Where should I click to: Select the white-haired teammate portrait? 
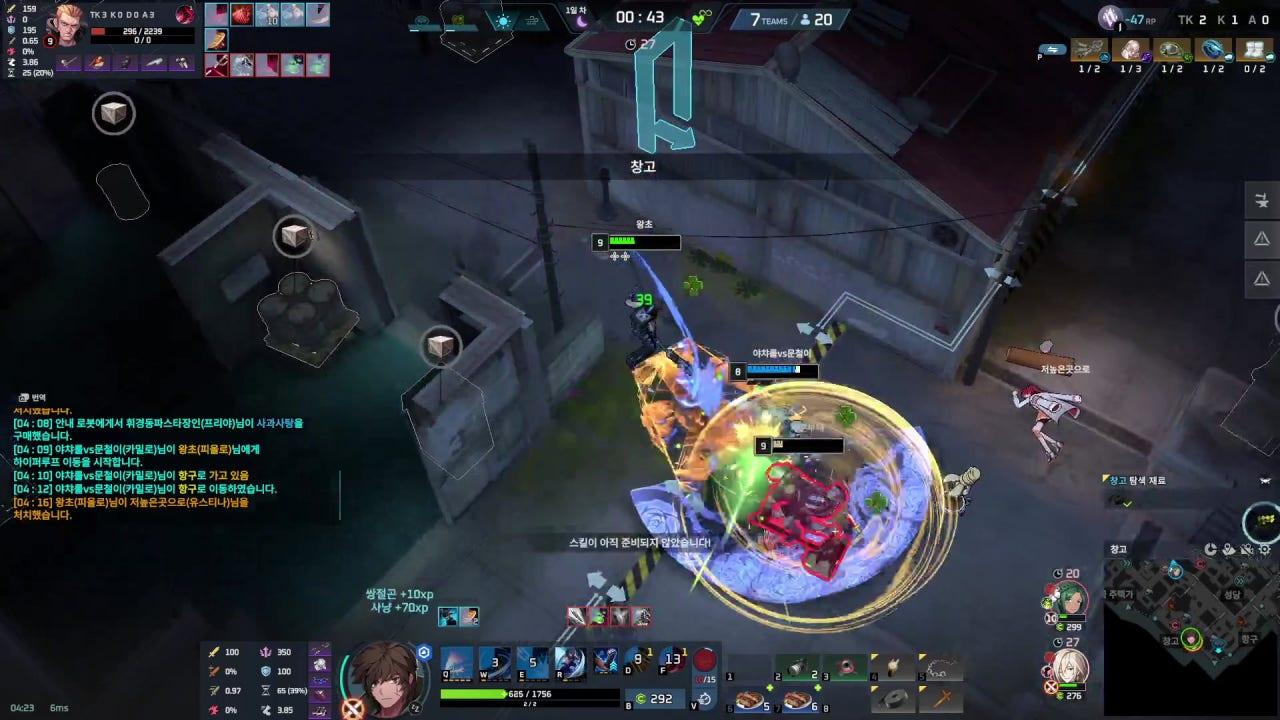[1066, 667]
